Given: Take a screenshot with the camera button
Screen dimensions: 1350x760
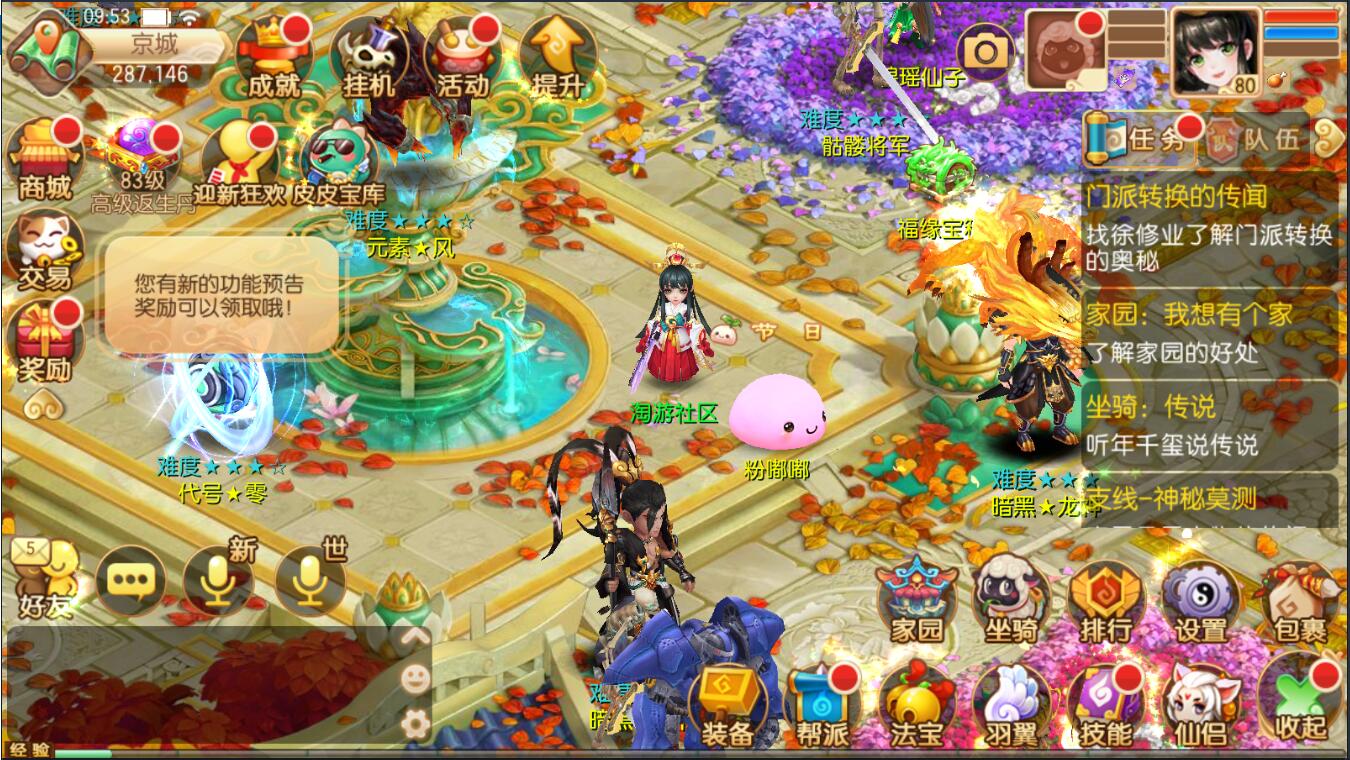Looking at the screenshot, I should 987,50.
